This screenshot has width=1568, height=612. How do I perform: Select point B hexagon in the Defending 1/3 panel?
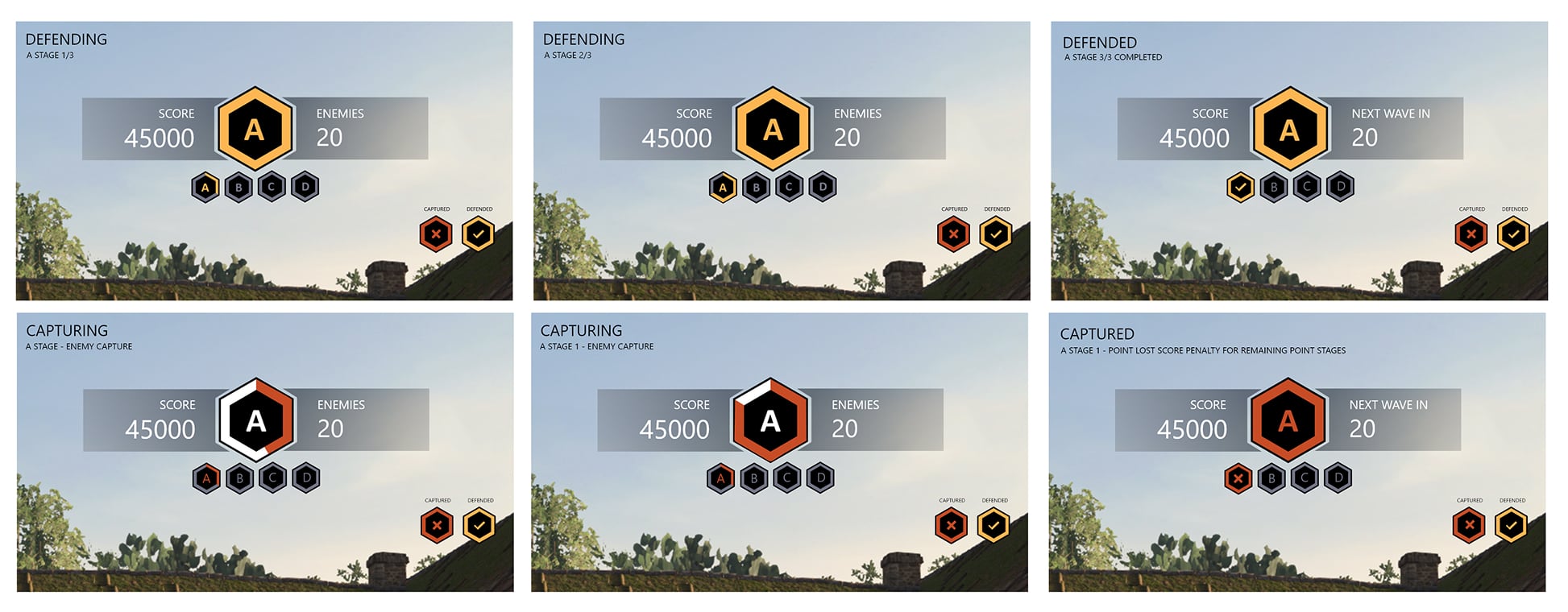(239, 187)
